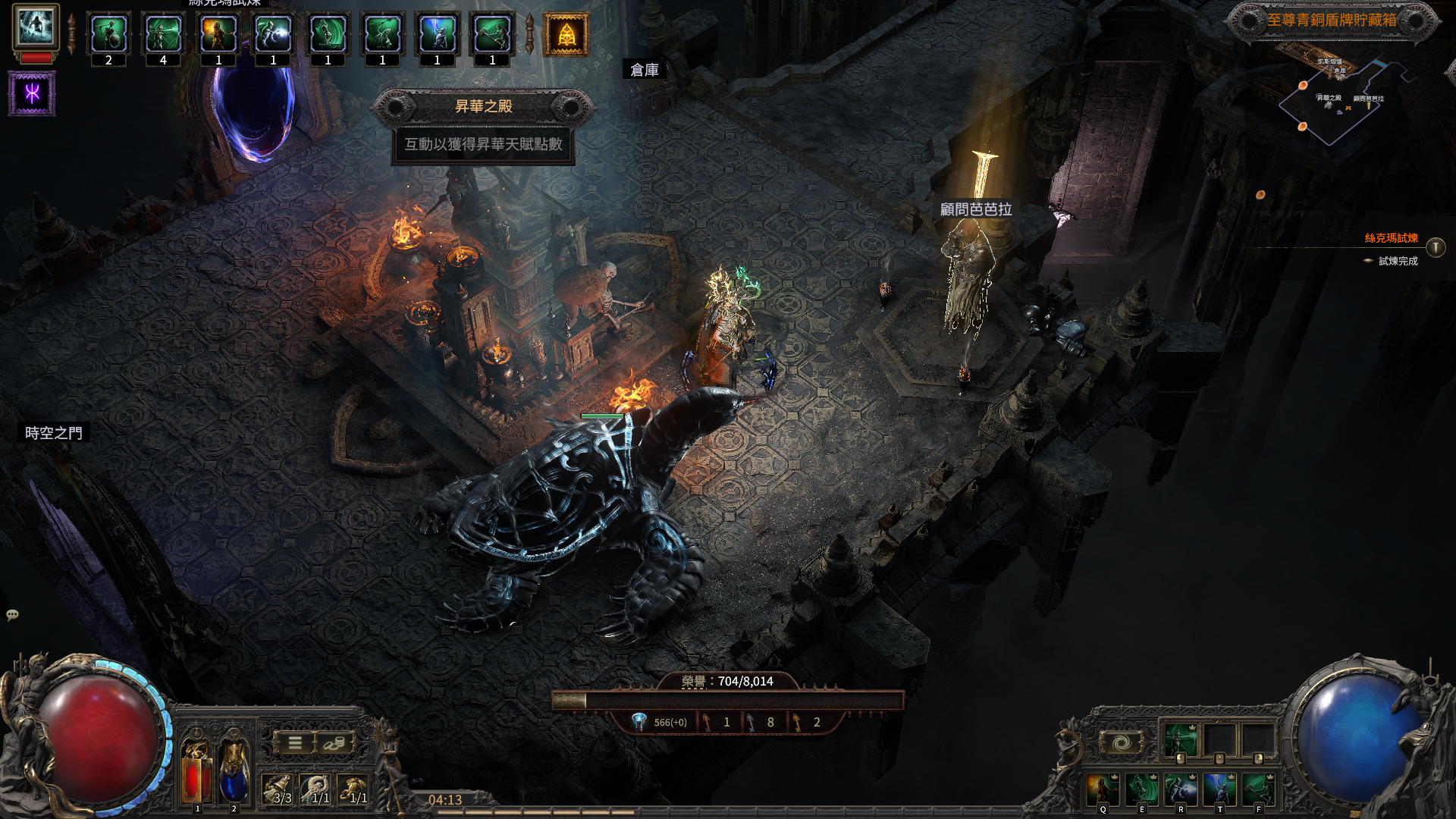This screenshot has height=819, width=1456.
Task: Open the shop via the coins button
Action: click(x=333, y=743)
